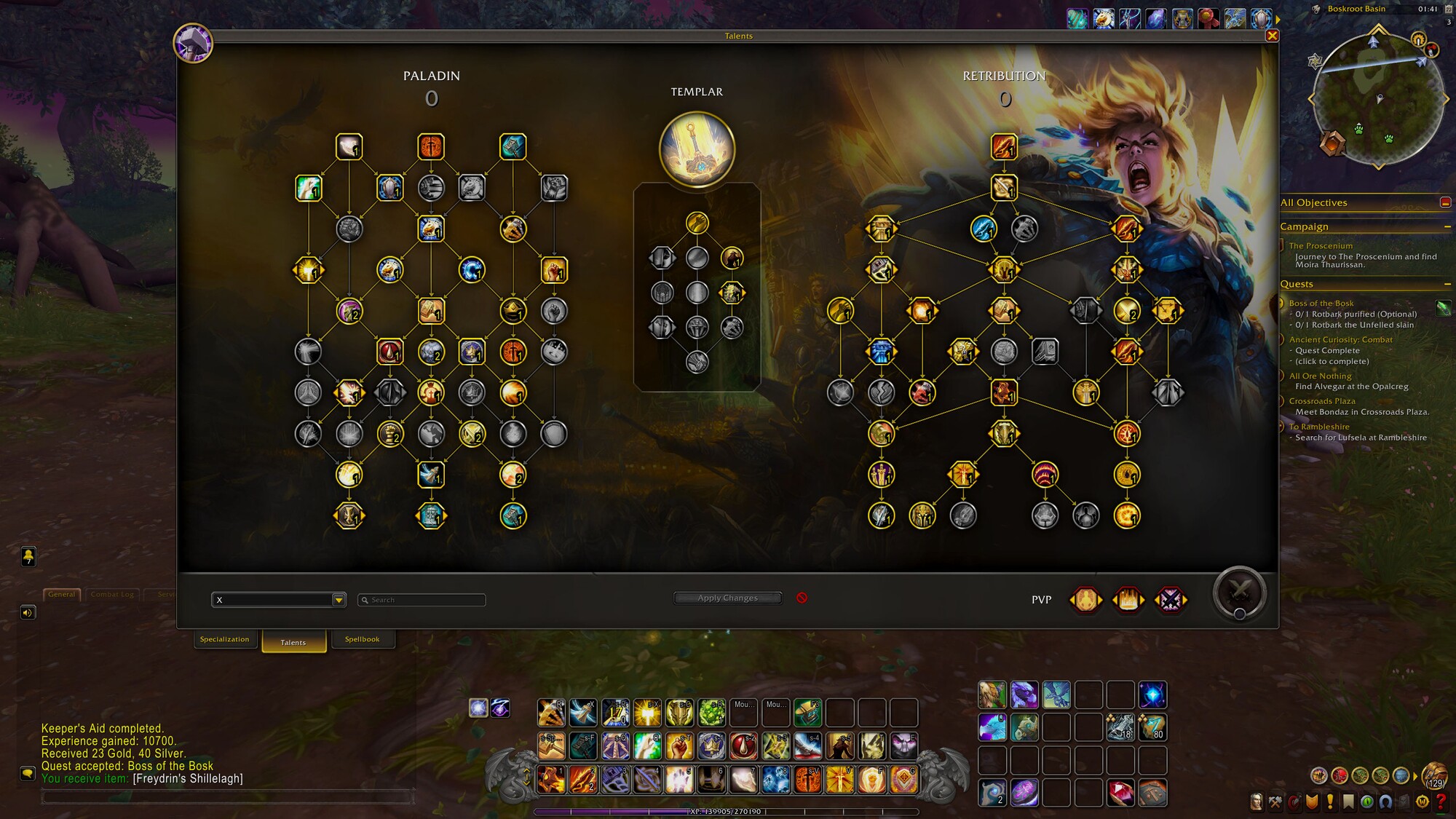This screenshot has width=1456, height=819.
Task: Collapse the All Objectives tracker
Action: click(x=1445, y=202)
